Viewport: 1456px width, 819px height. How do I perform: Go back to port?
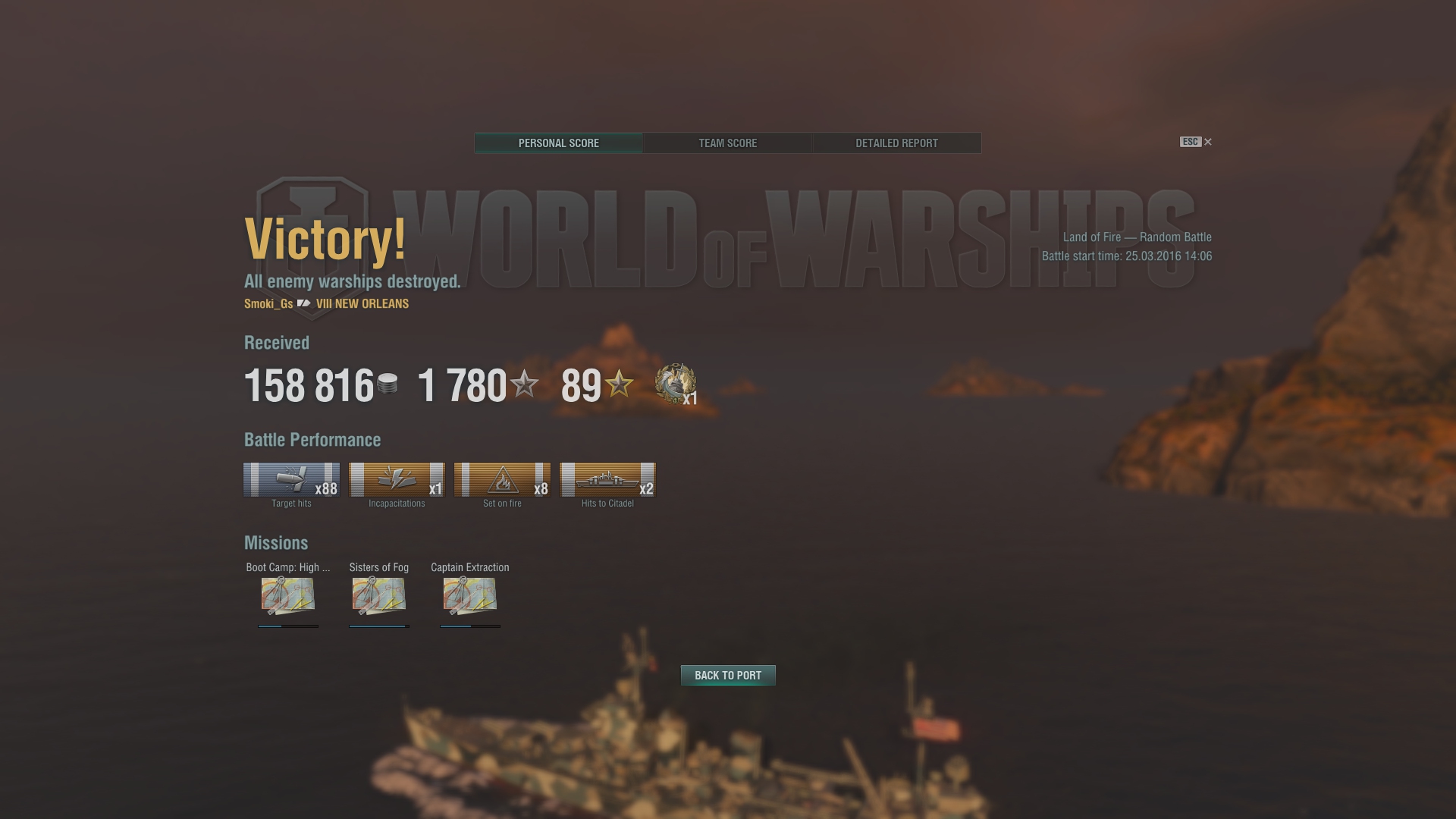(x=727, y=675)
